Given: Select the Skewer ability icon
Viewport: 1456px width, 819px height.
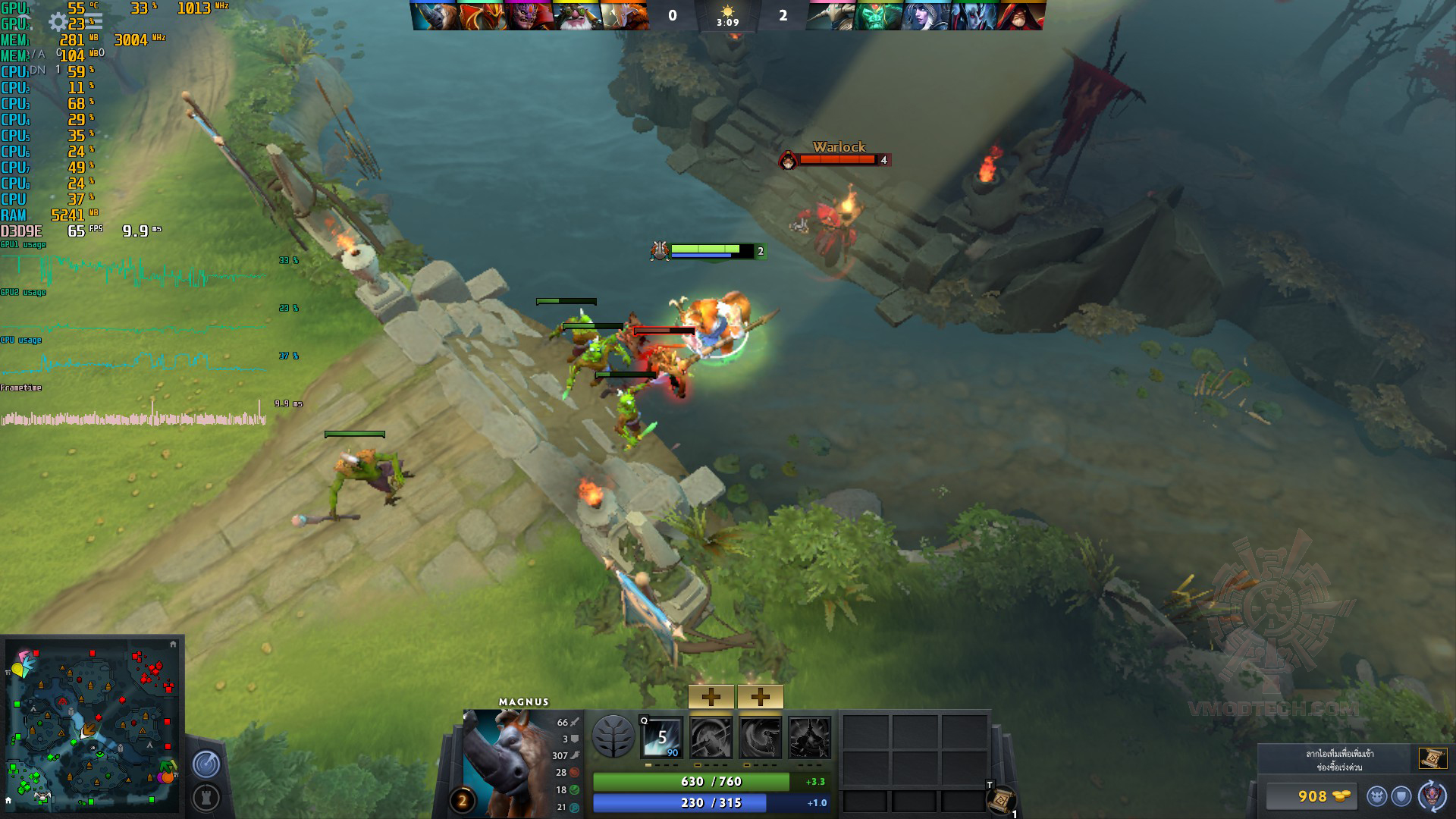Looking at the screenshot, I should [760, 737].
